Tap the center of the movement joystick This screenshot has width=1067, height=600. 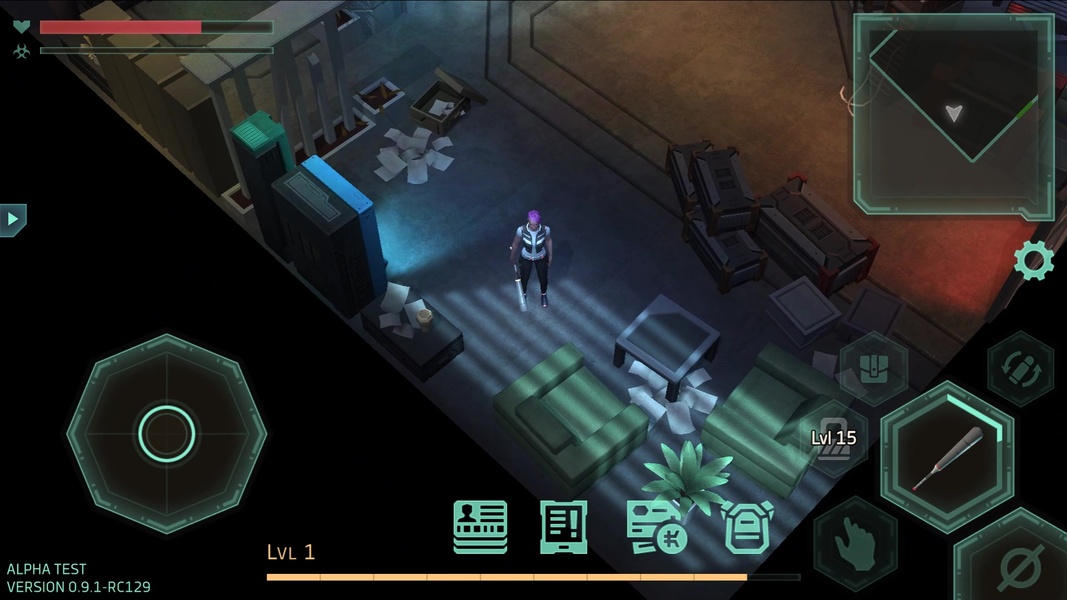(167, 433)
